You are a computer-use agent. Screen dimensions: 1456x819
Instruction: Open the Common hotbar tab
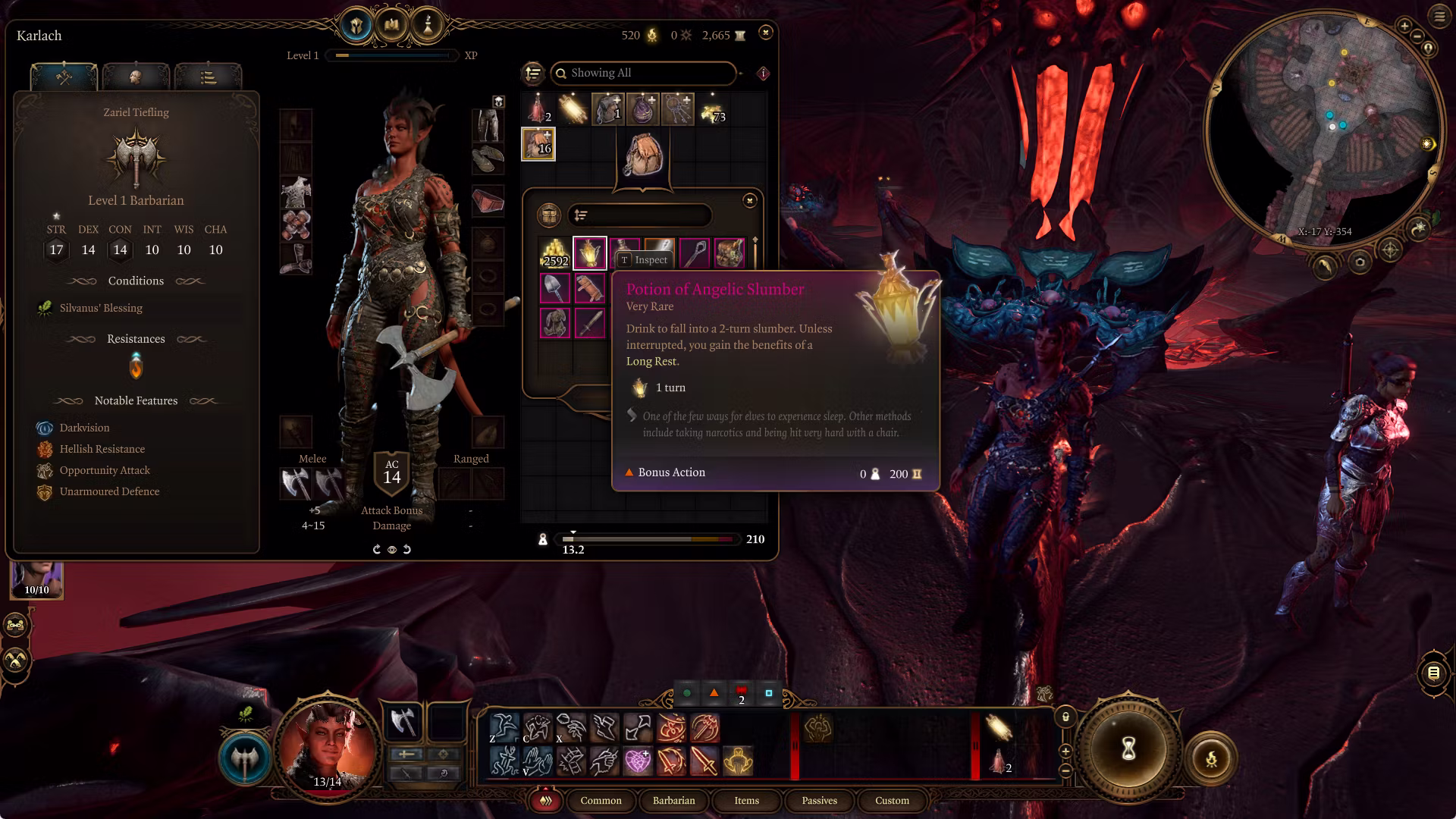click(x=601, y=801)
